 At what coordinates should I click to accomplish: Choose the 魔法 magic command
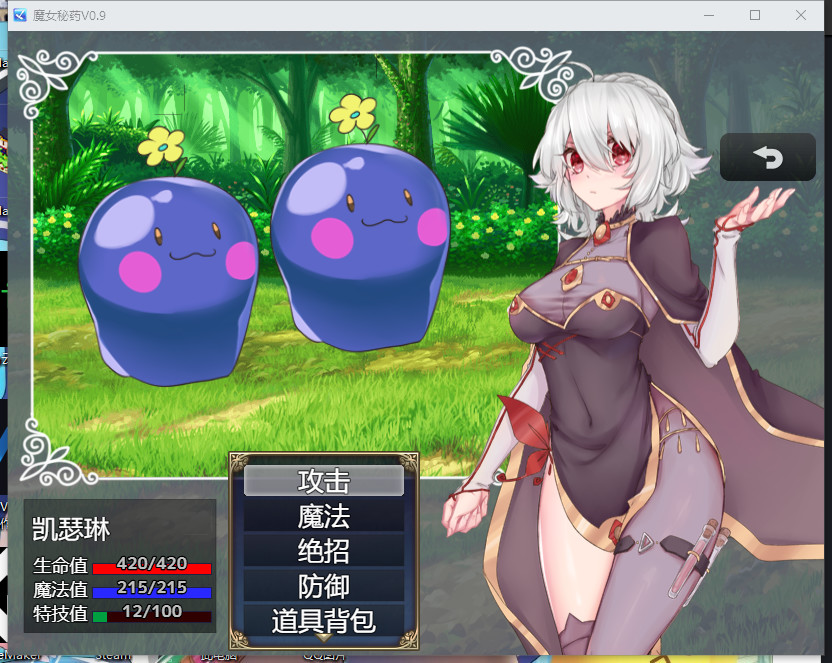323,516
